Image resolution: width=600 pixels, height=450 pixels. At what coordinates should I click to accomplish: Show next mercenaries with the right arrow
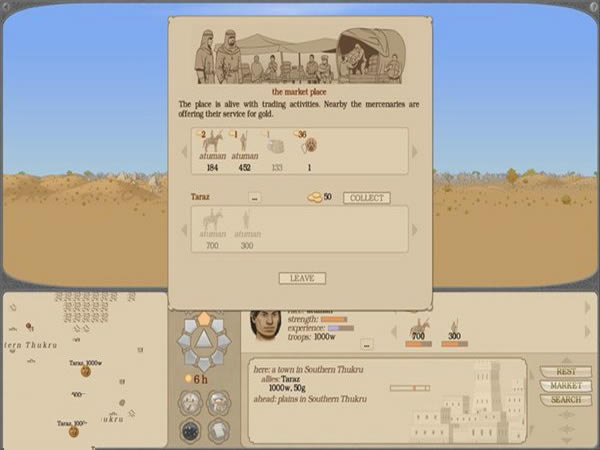(x=415, y=152)
